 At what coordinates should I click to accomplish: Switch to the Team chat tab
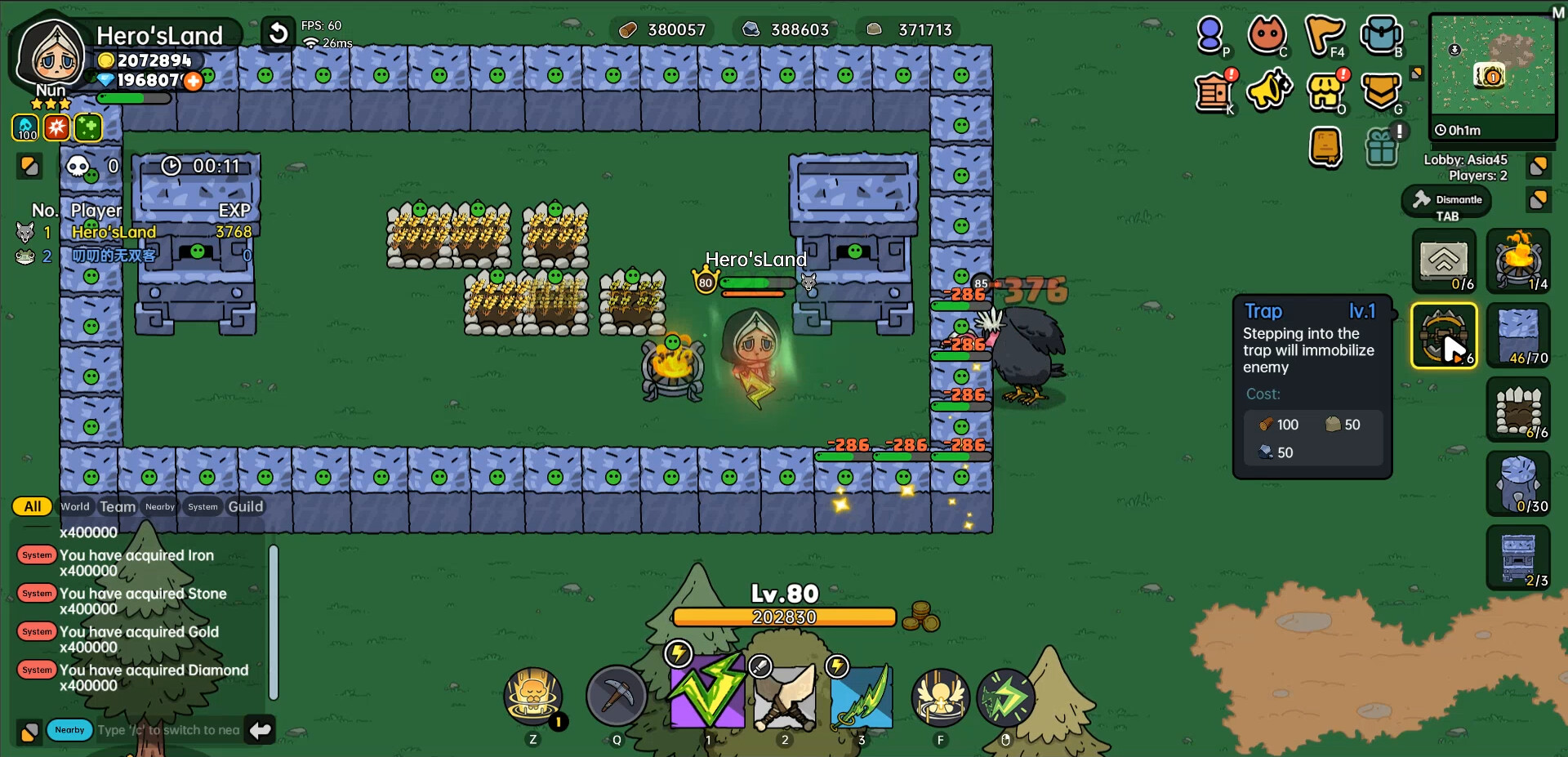(x=118, y=506)
